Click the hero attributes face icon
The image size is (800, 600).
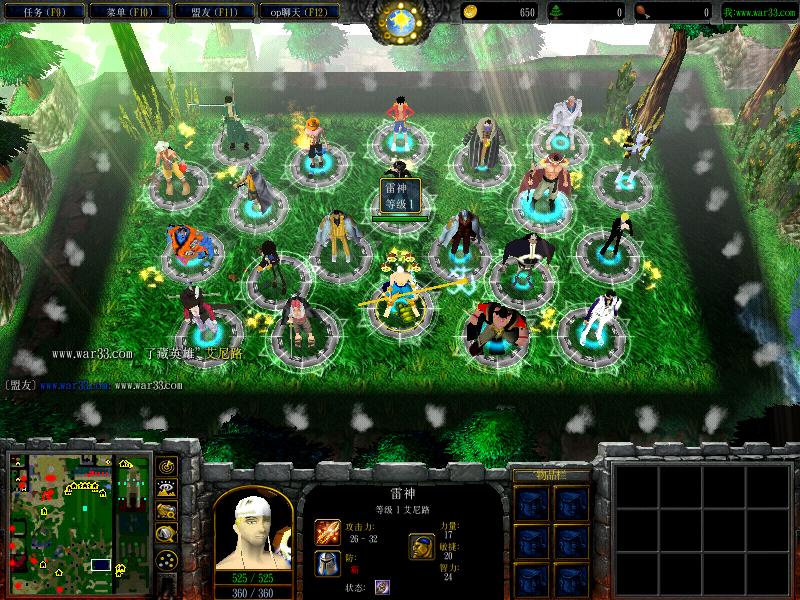[x=421, y=546]
